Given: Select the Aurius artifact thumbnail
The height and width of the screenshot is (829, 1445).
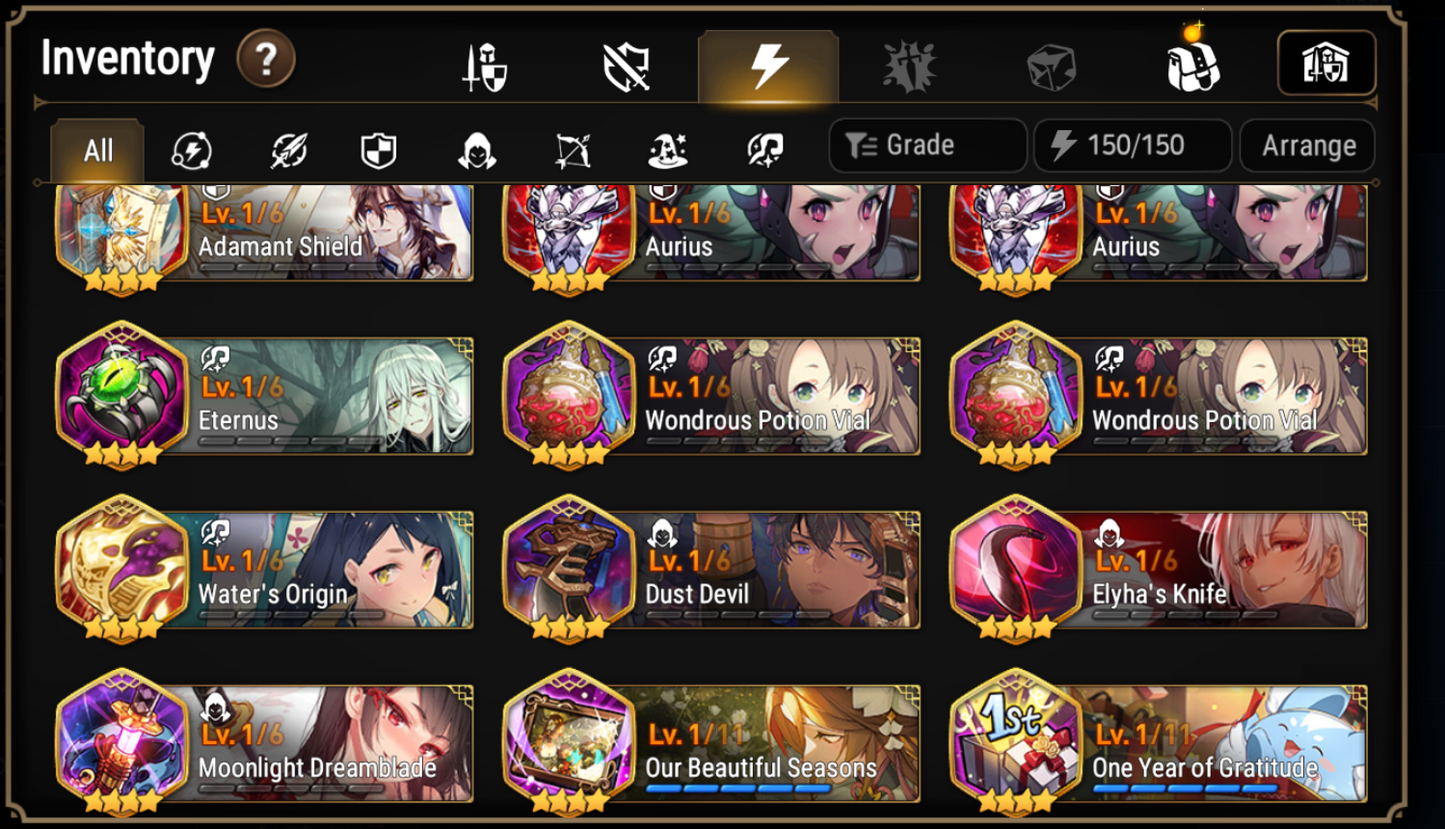Looking at the screenshot, I should [570, 233].
